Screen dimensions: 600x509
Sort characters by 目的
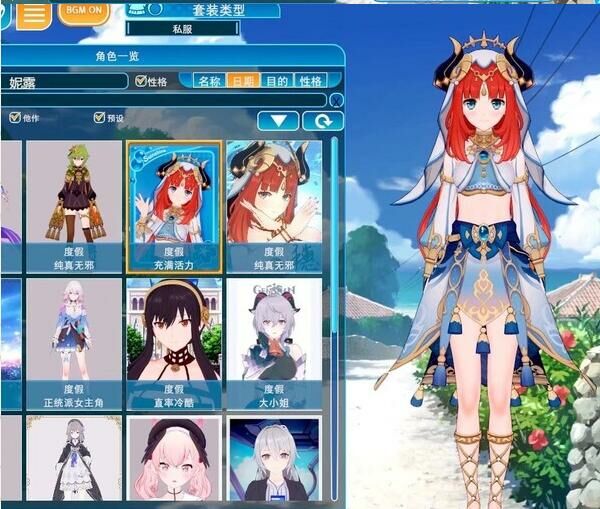point(277,81)
